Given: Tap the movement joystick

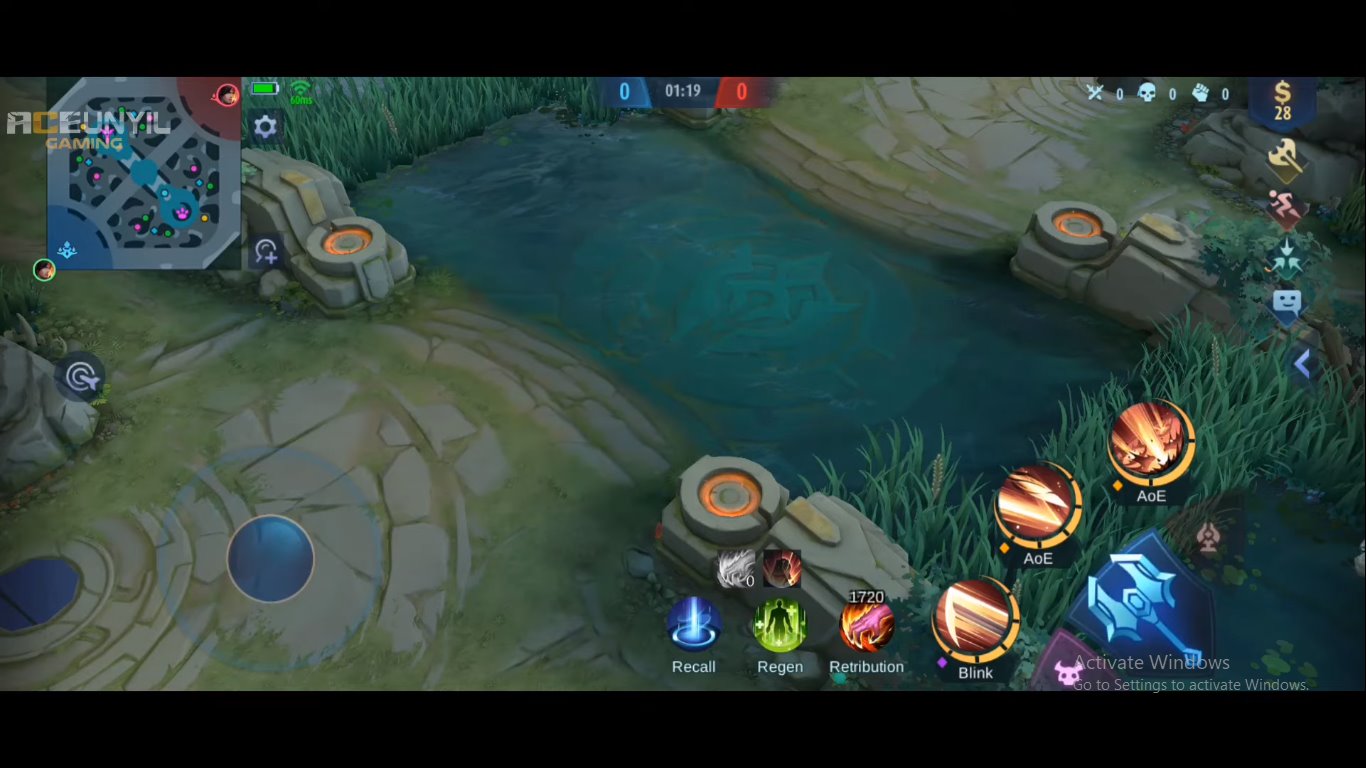Looking at the screenshot, I should point(270,558).
